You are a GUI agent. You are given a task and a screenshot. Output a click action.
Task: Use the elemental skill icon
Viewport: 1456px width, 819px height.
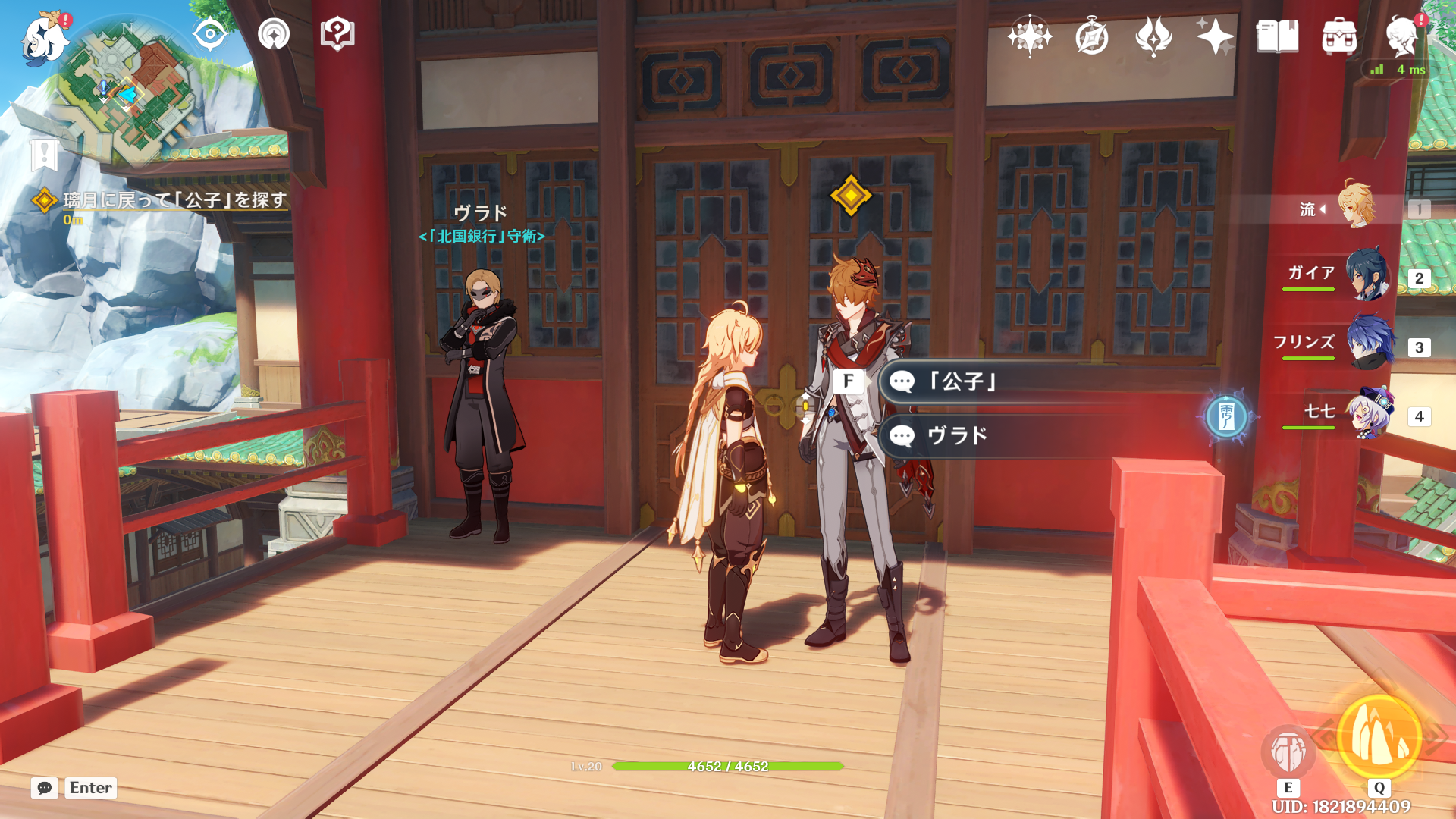[x=1288, y=752]
